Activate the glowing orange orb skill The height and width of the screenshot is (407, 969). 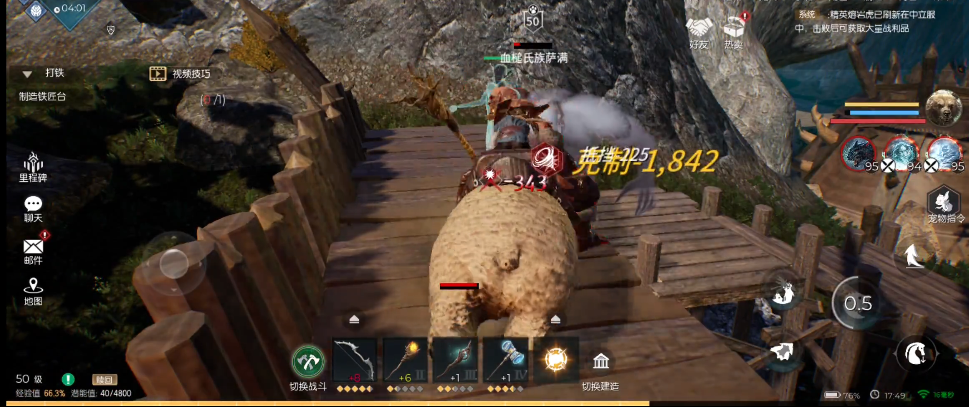[x=555, y=360]
